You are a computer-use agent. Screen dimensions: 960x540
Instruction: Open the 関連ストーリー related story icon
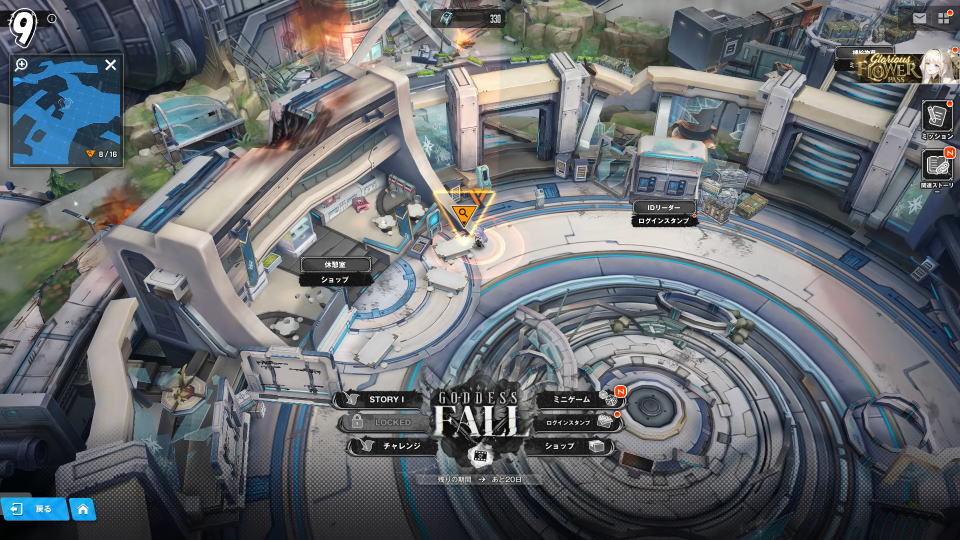(937, 167)
